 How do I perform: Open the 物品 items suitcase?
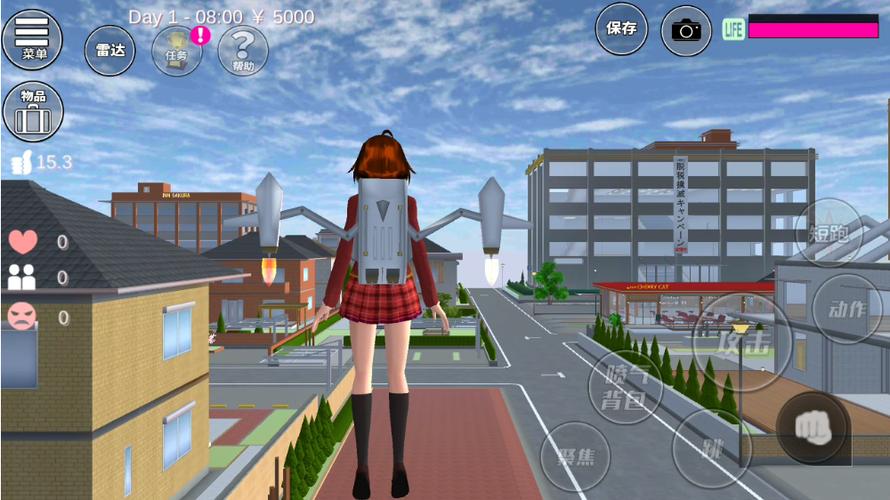click(x=32, y=111)
